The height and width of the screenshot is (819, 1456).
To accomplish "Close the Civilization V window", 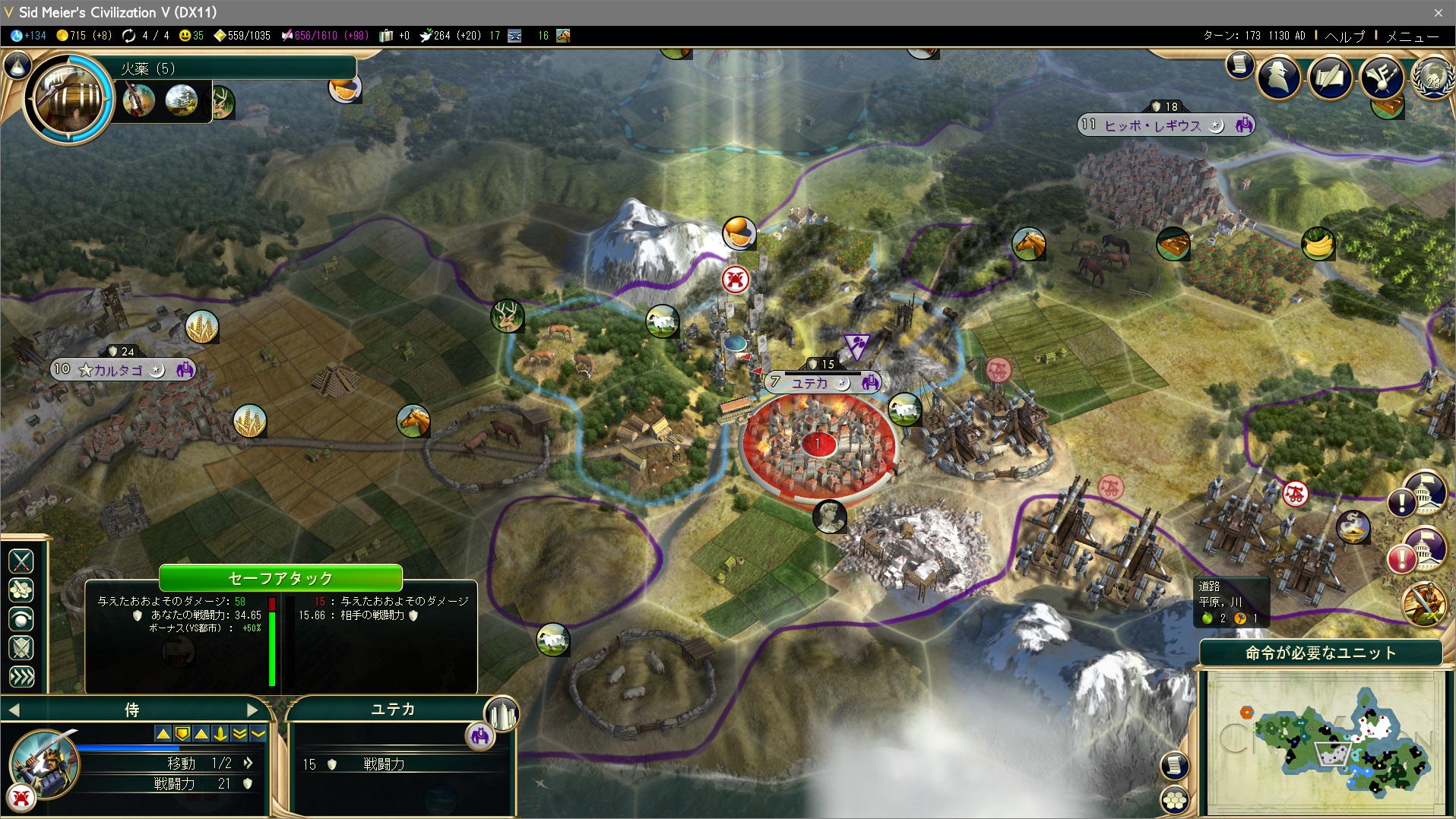I will (1438, 12).
